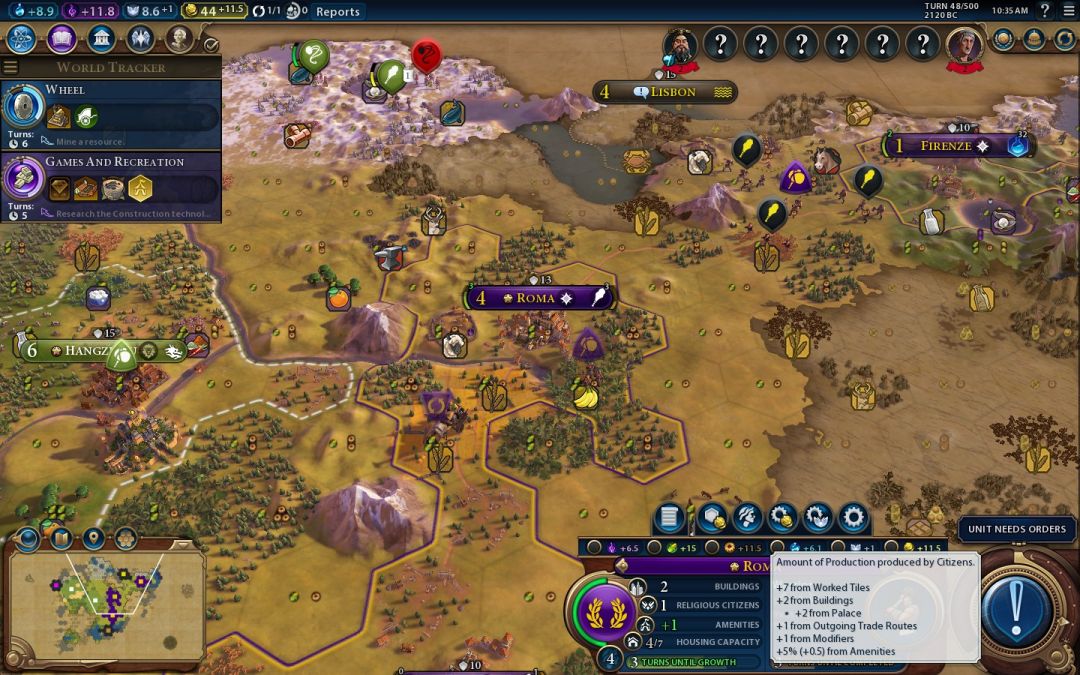The height and width of the screenshot is (675, 1080).
Task: Open the religion wings icon
Action: [x=140, y=39]
